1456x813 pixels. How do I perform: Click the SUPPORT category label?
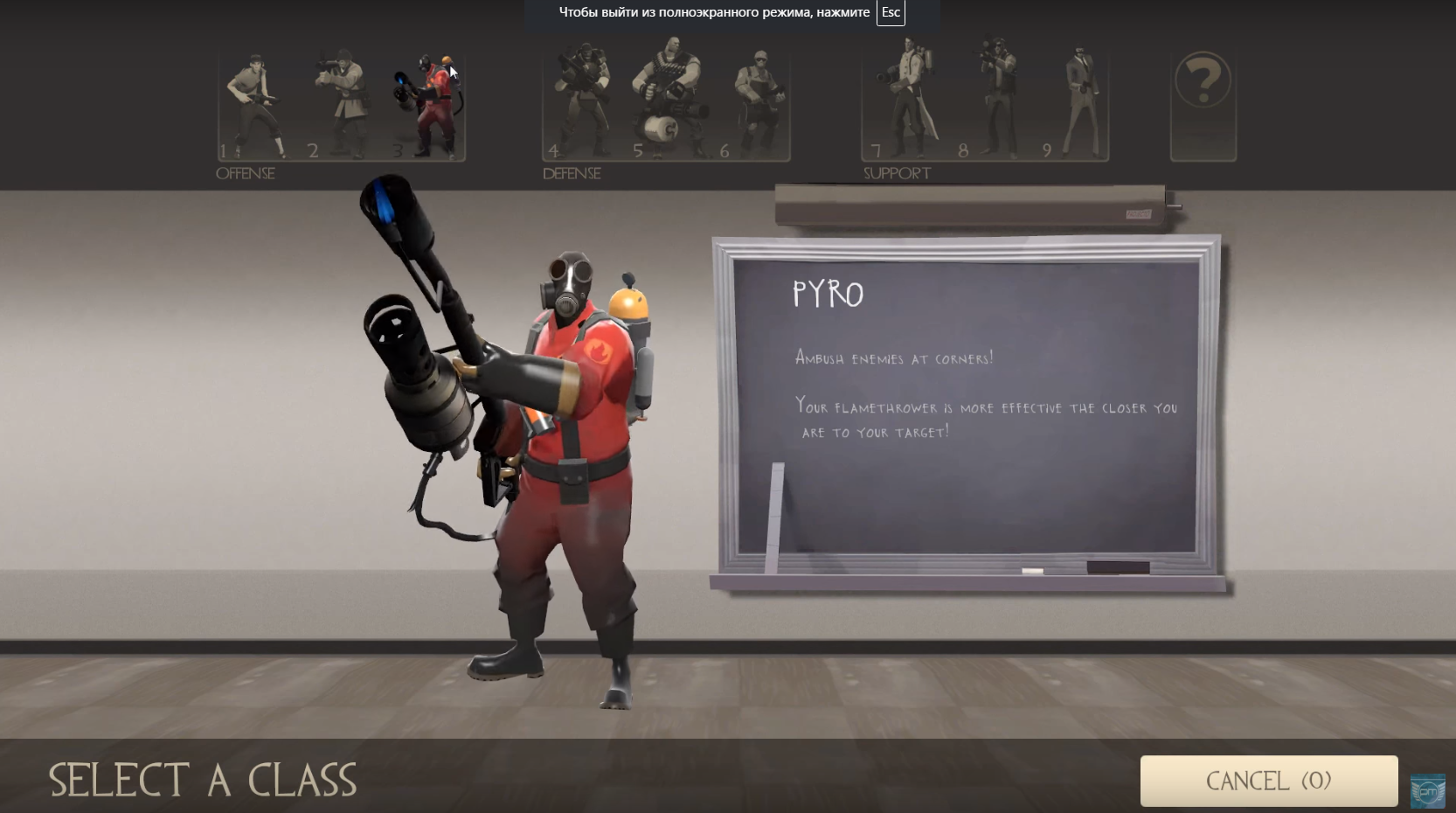(897, 173)
